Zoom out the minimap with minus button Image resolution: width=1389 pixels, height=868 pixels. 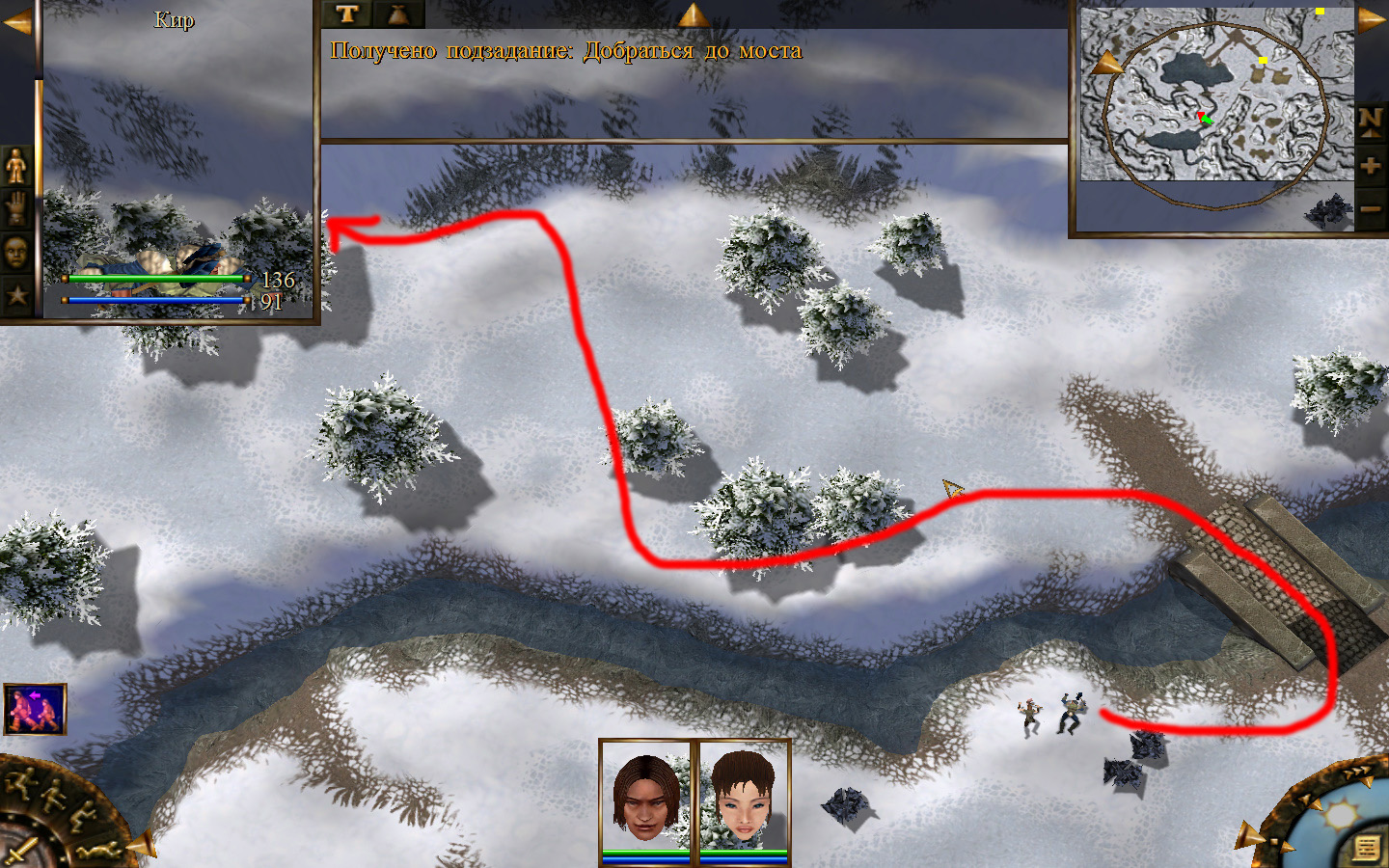(1371, 207)
